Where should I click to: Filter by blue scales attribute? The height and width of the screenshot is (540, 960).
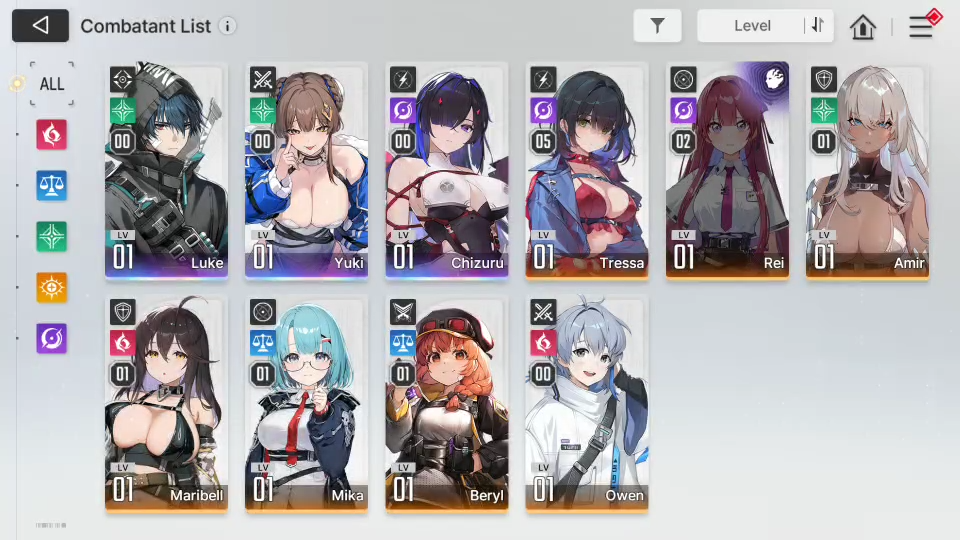coord(51,185)
